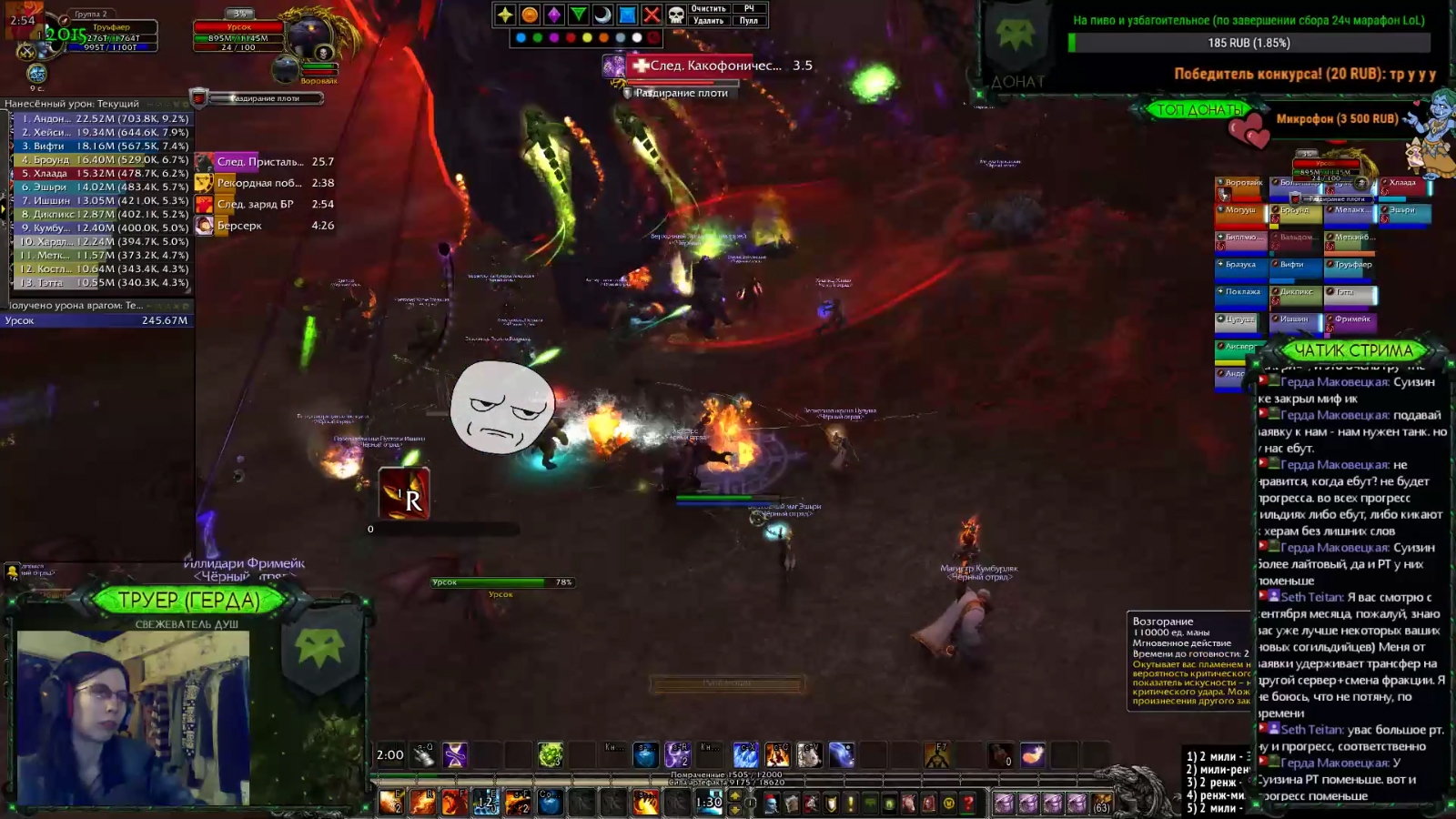Choose the purple diamond raid marker

554,15
